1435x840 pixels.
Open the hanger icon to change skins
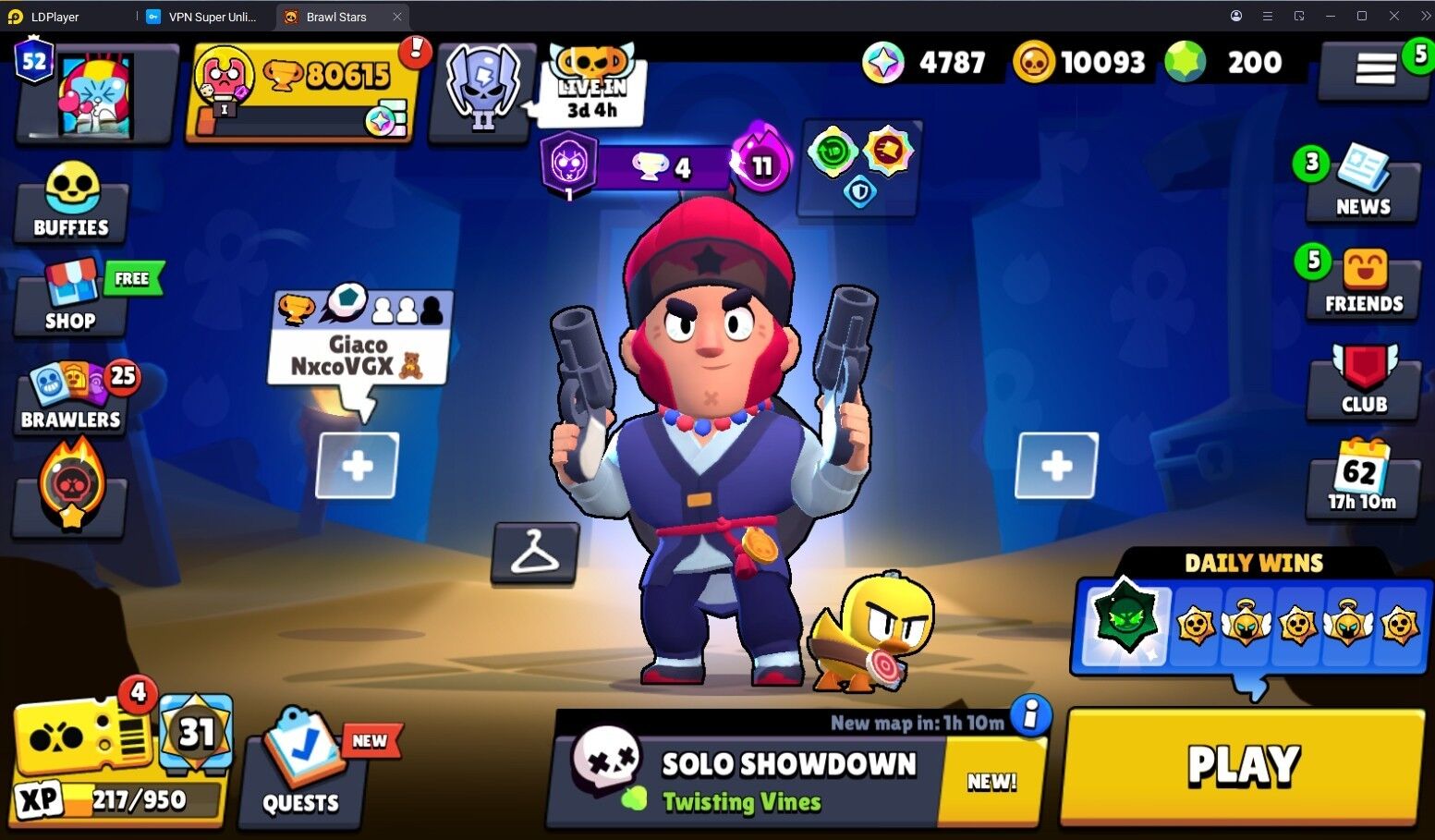point(534,554)
